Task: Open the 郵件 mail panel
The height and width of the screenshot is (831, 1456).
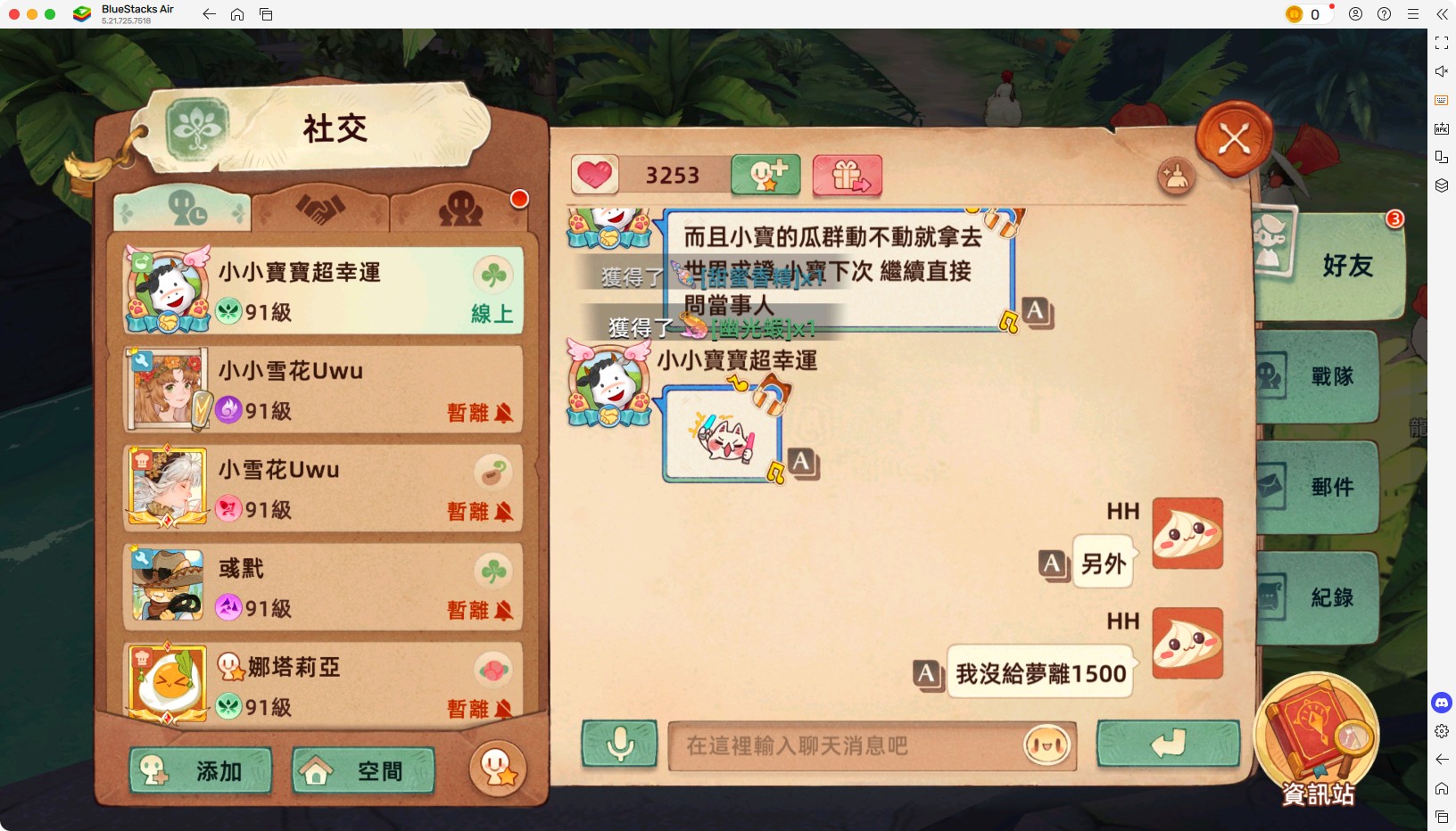Action: click(x=1329, y=487)
